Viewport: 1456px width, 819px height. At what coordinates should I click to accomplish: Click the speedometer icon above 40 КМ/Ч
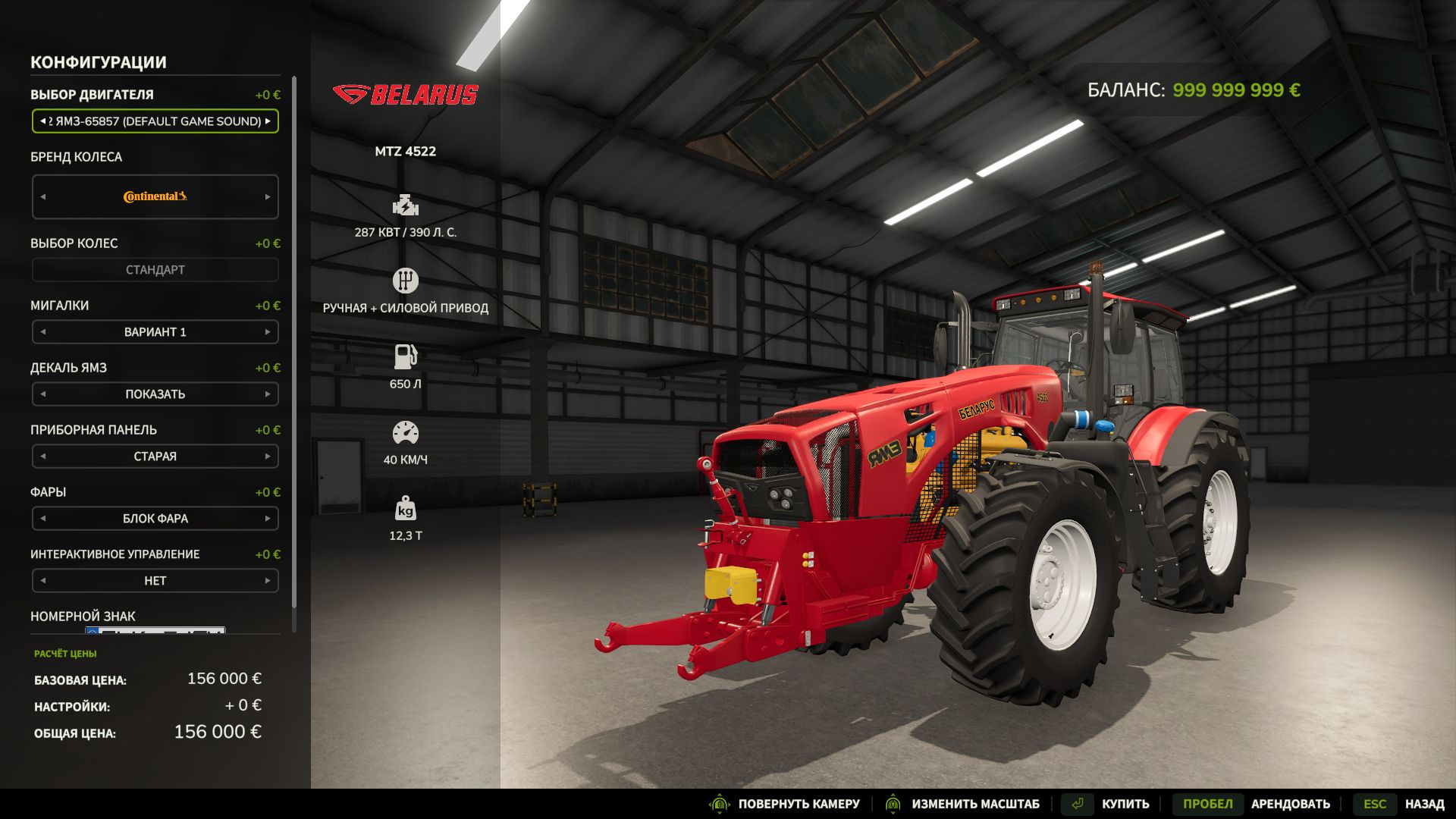407,432
